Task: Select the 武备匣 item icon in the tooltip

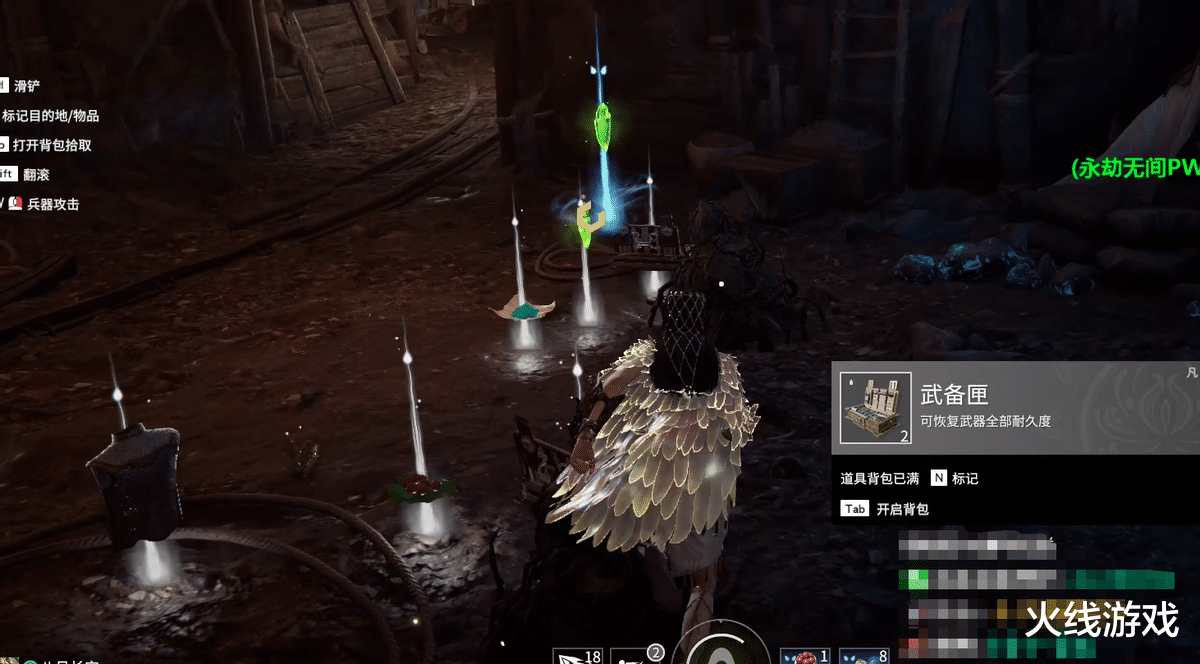Action: click(876, 408)
